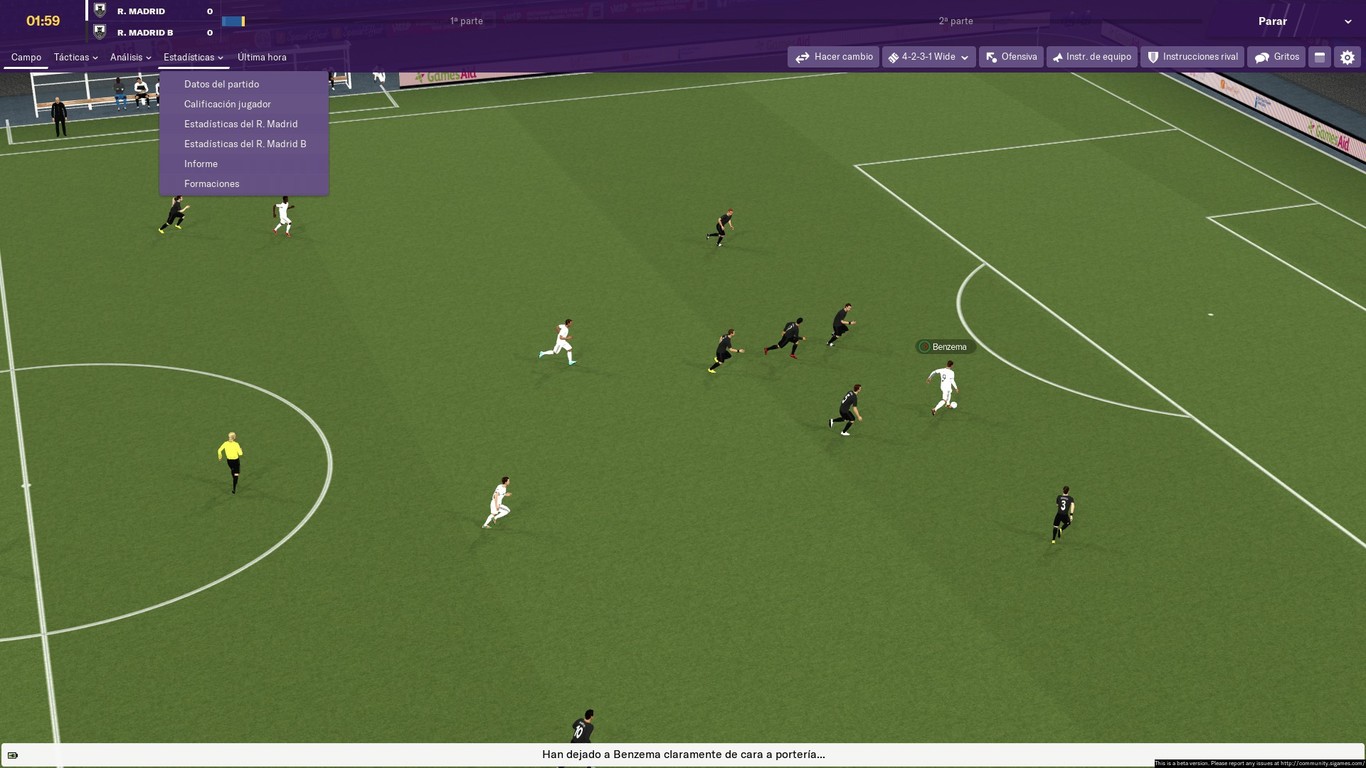The image size is (1366, 768).
Task: Open Gritos using the speech bubble icon
Action: (x=1261, y=57)
